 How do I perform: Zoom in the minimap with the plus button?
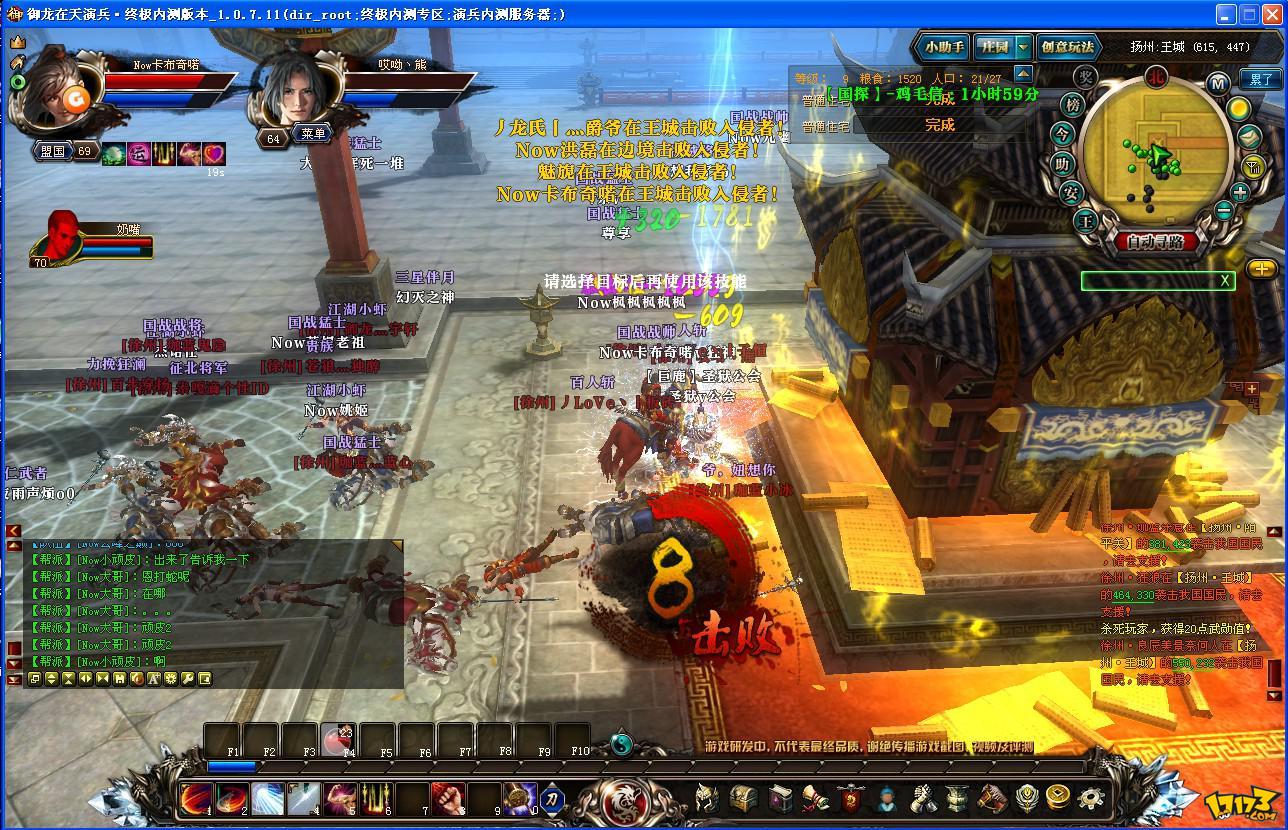pyautogui.click(x=1240, y=193)
